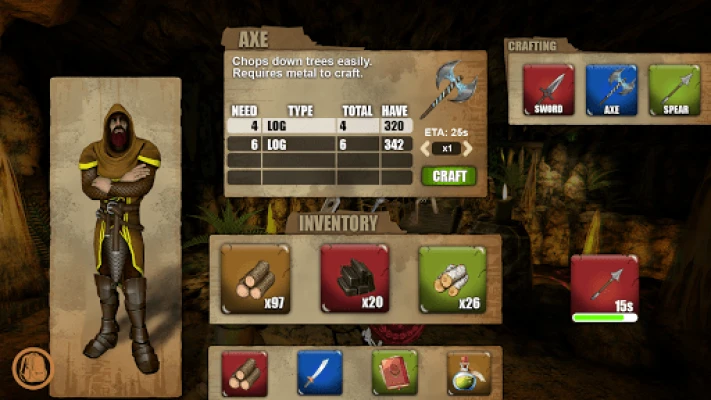
Task: Open the red logs category tab
Action: tap(245, 372)
